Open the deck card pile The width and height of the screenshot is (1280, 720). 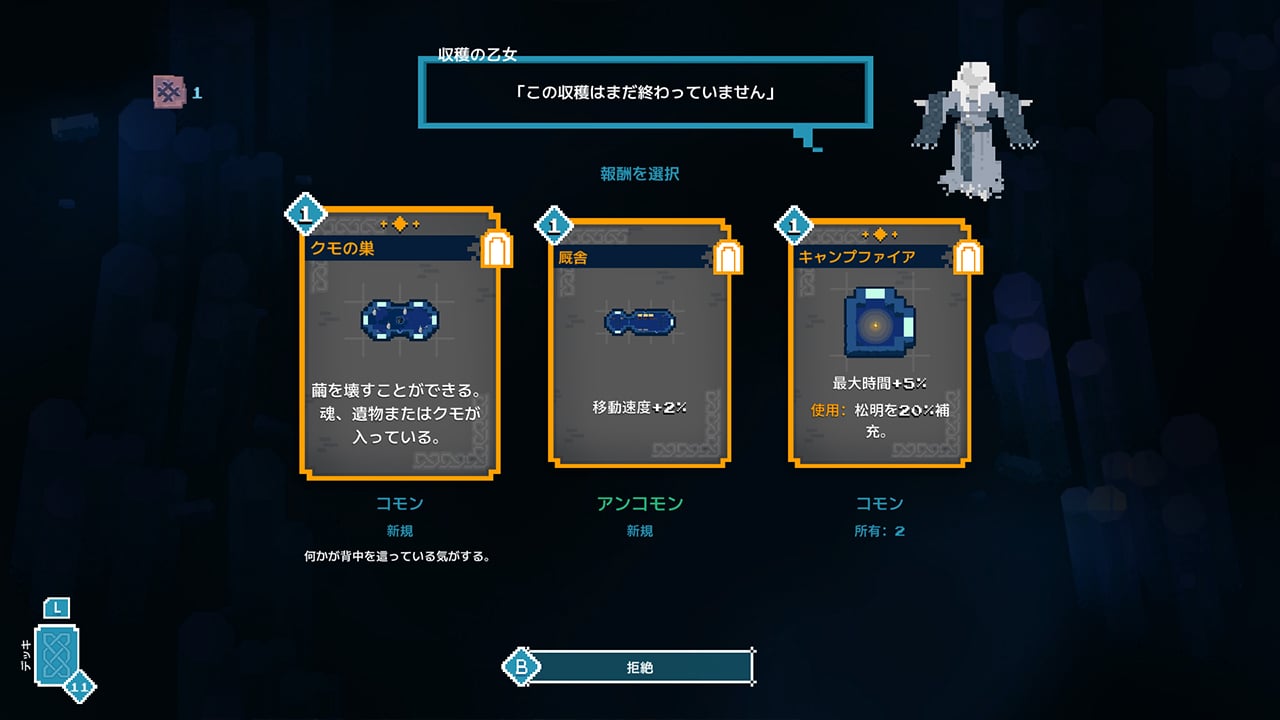coord(57,655)
